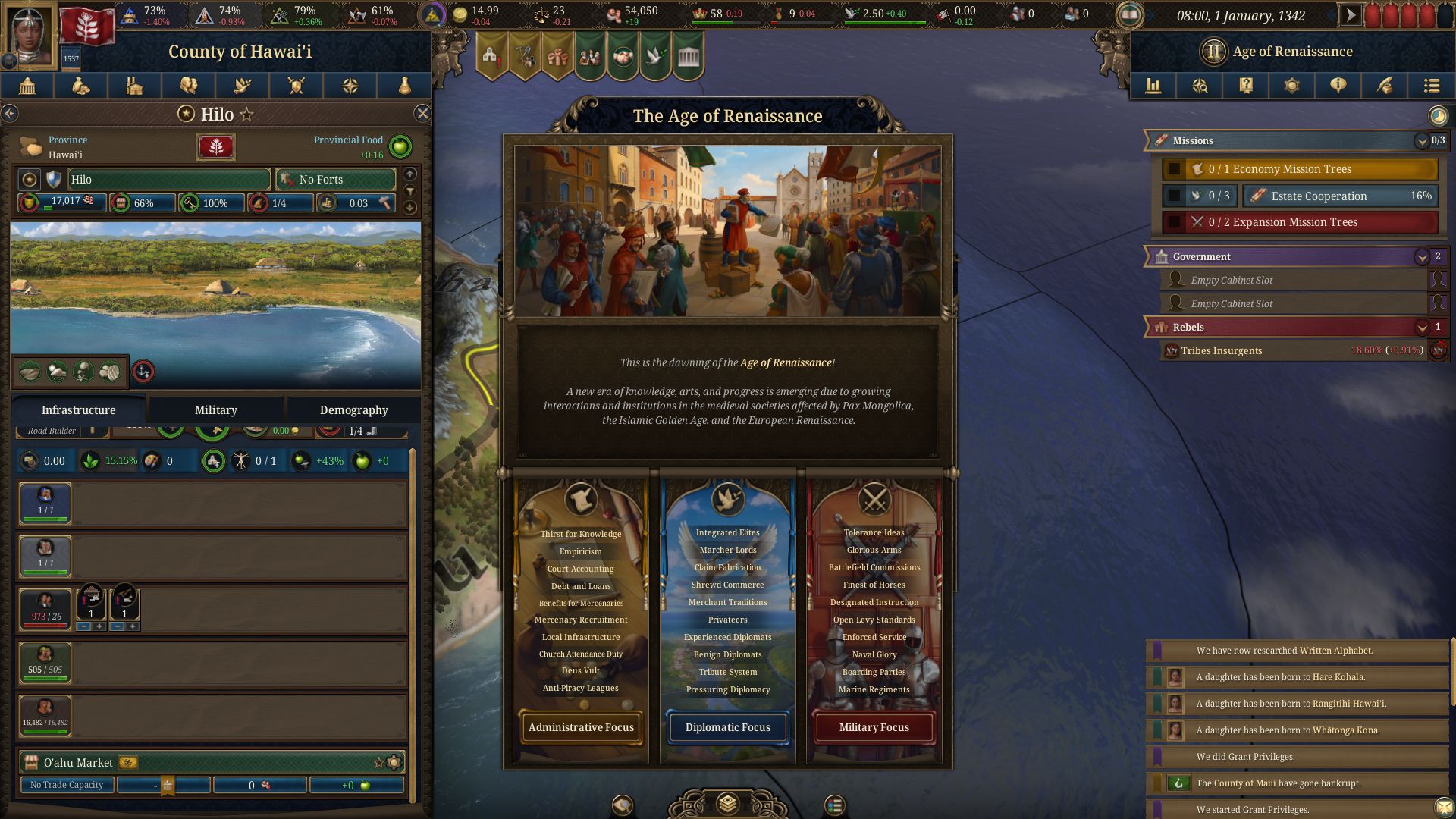Image resolution: width=1456 pixels, height=819 pixels.
Task: Favorite Hilo with the star icon
Action: 246,115
